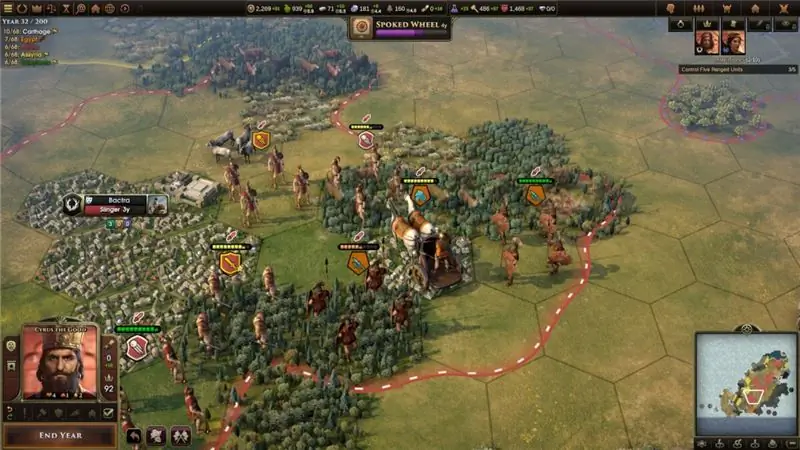Click the checkmark icon under leader portrait
The width and height of the screenshot is (800, 450).
point(108,412)
